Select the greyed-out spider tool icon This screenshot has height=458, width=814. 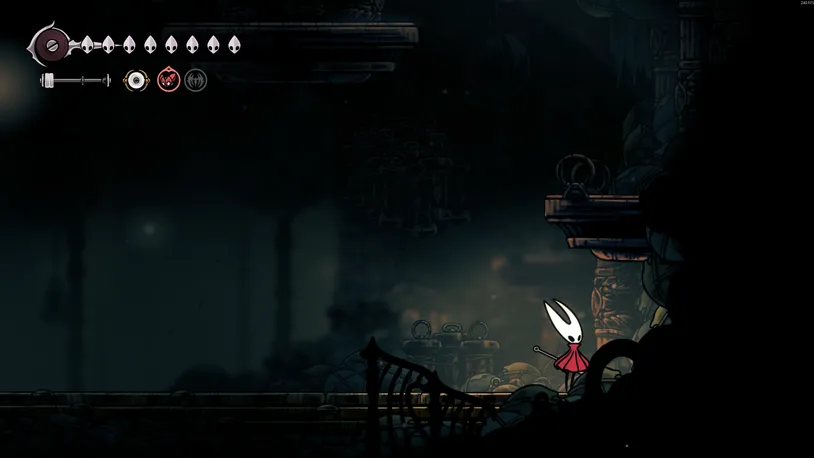[x=196, y=80]
